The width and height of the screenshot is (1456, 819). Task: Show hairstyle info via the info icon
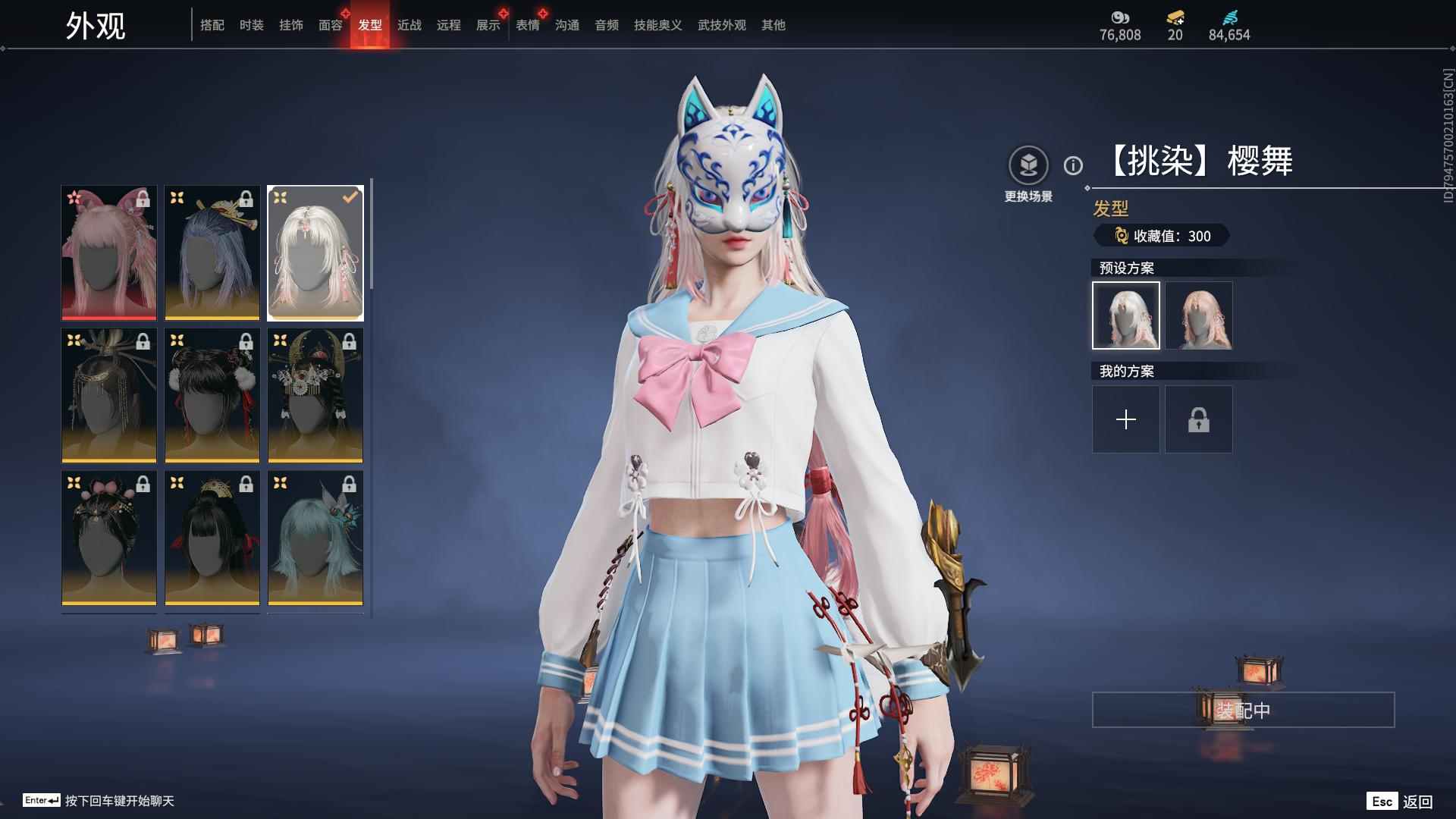[x=1073, y=165]
